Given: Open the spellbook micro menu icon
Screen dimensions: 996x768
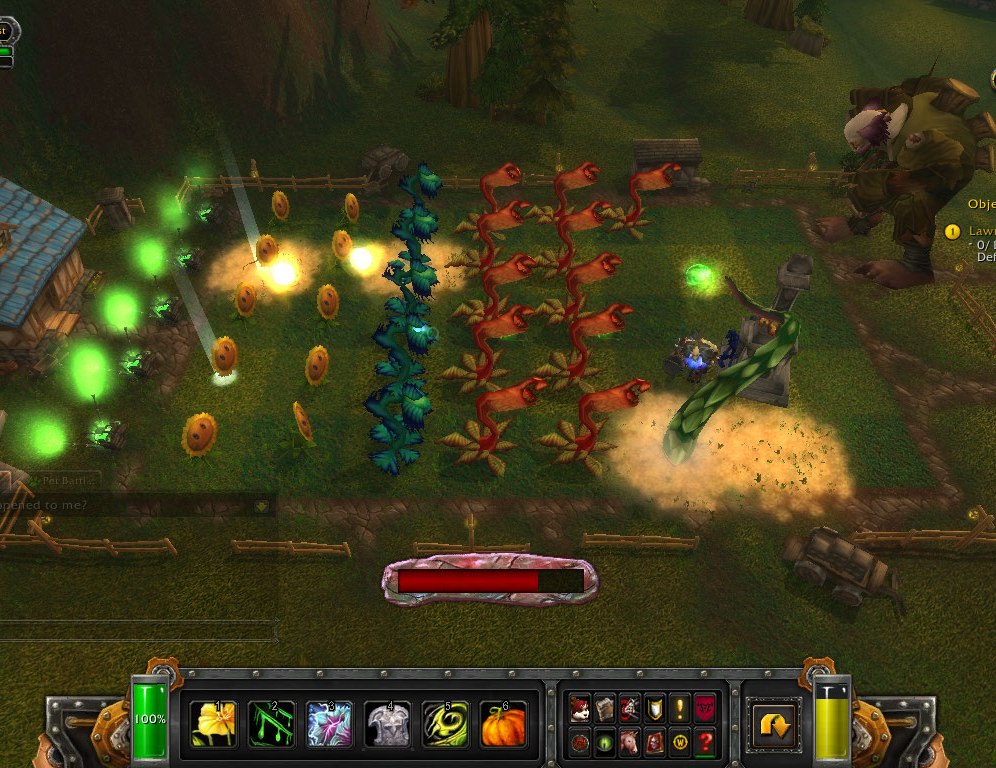Looking at the screenshot, I should click(604, 709).
